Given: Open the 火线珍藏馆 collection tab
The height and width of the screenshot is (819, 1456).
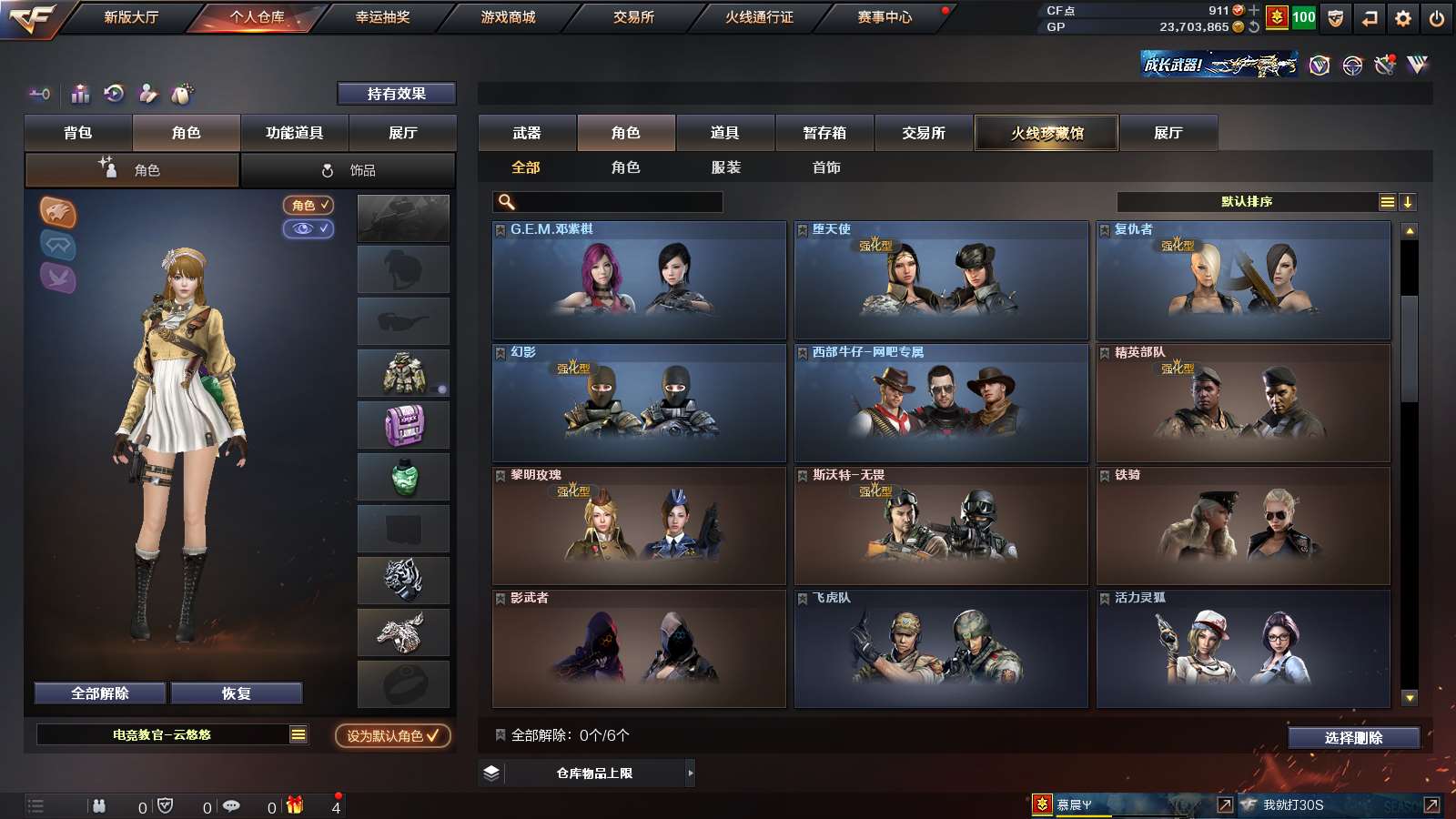Looking at the screenshot, I should (1046, 133).
